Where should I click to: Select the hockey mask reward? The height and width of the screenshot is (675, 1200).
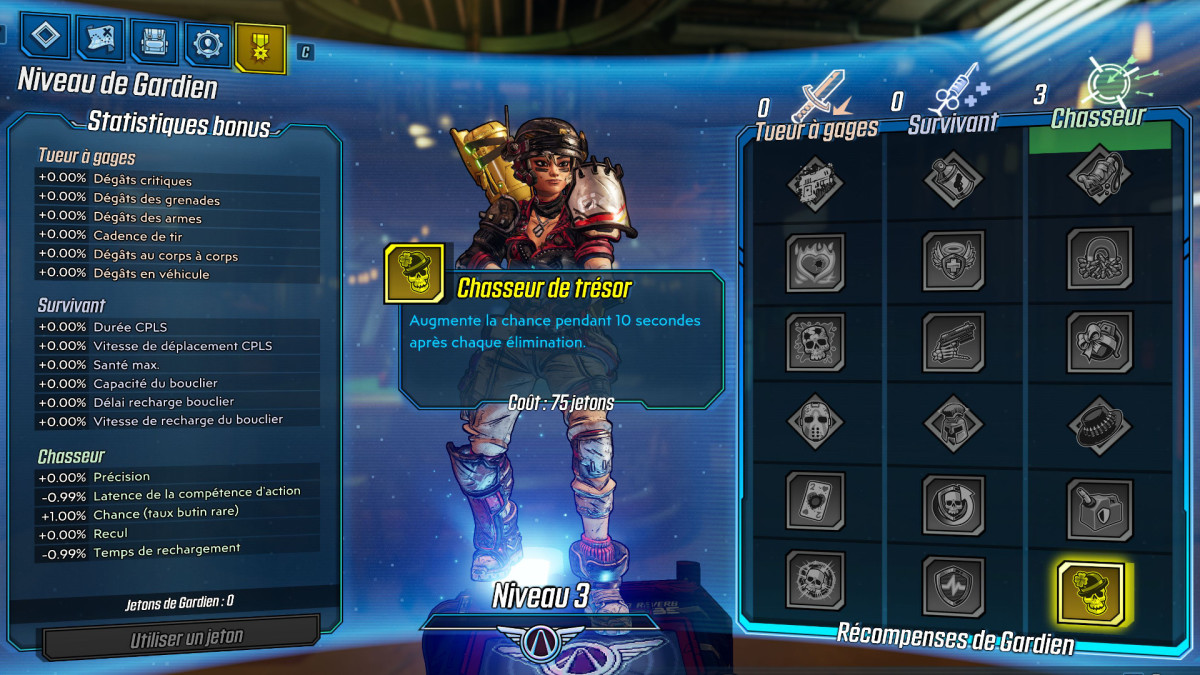[815, 422]
